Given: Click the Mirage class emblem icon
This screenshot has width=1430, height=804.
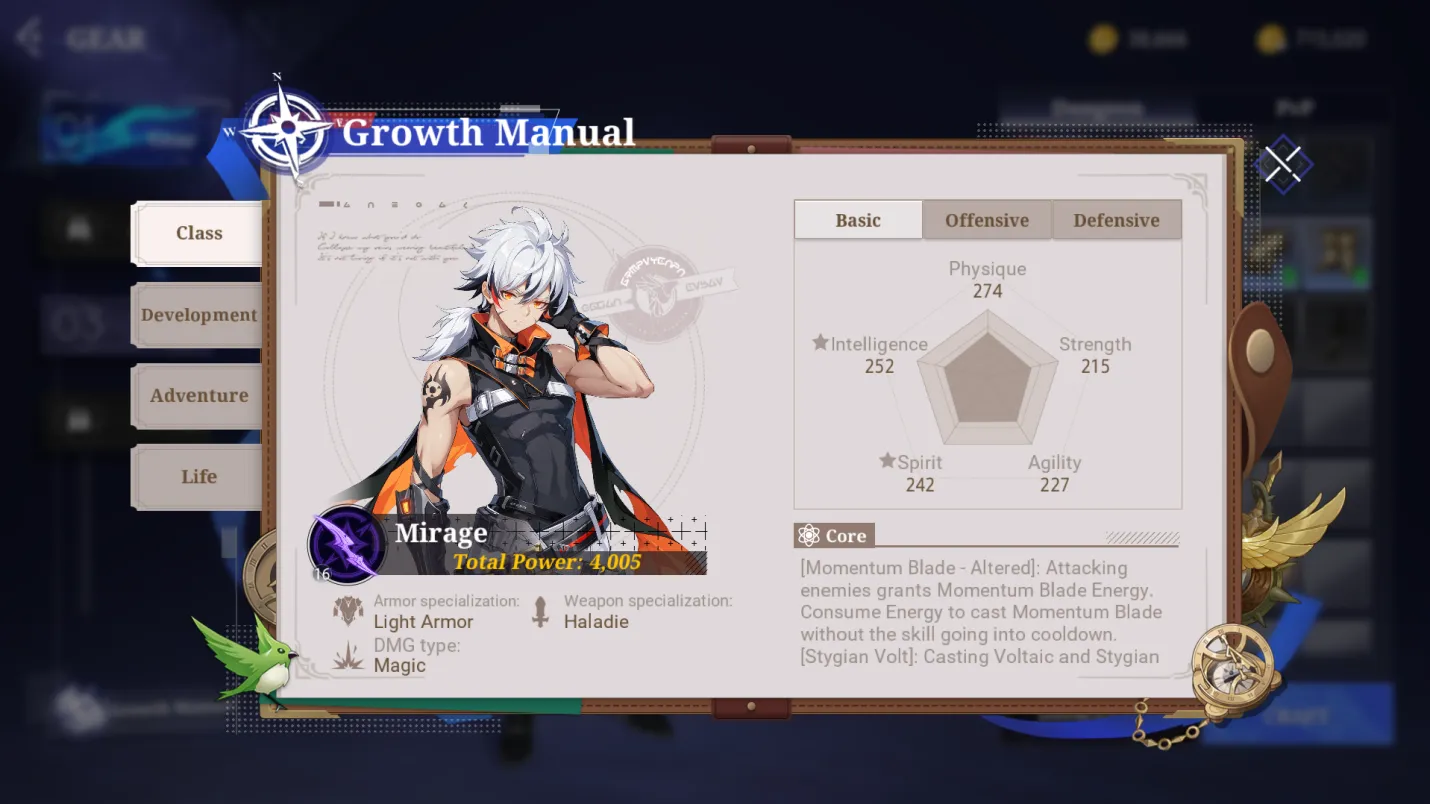Looking at the screenshot, I should point(346,543).
